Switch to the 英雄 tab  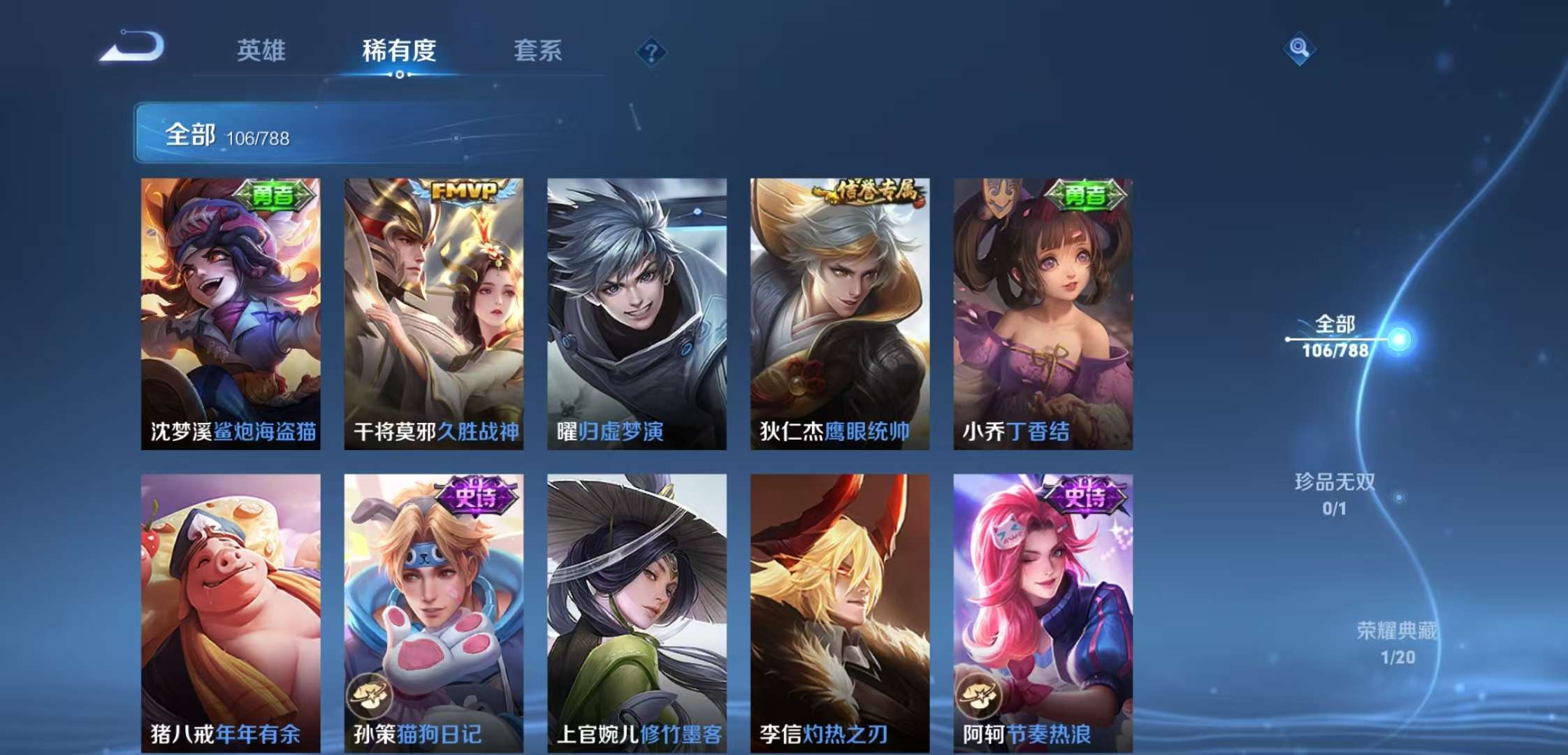[x=262, y=51]
